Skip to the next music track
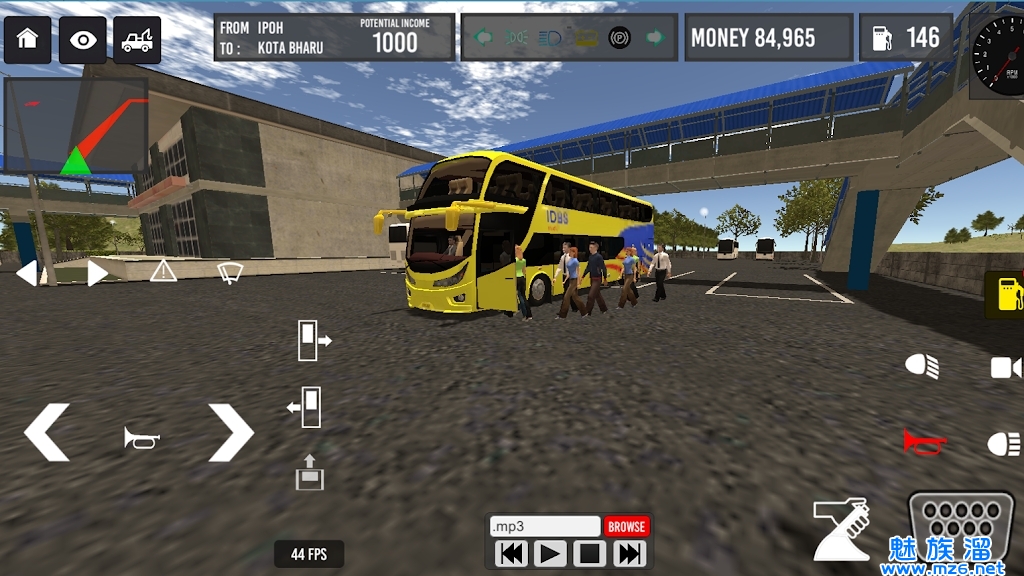The width and height of the screenshot is (1024, 576). pyautogui.click(x=629, y=553)
